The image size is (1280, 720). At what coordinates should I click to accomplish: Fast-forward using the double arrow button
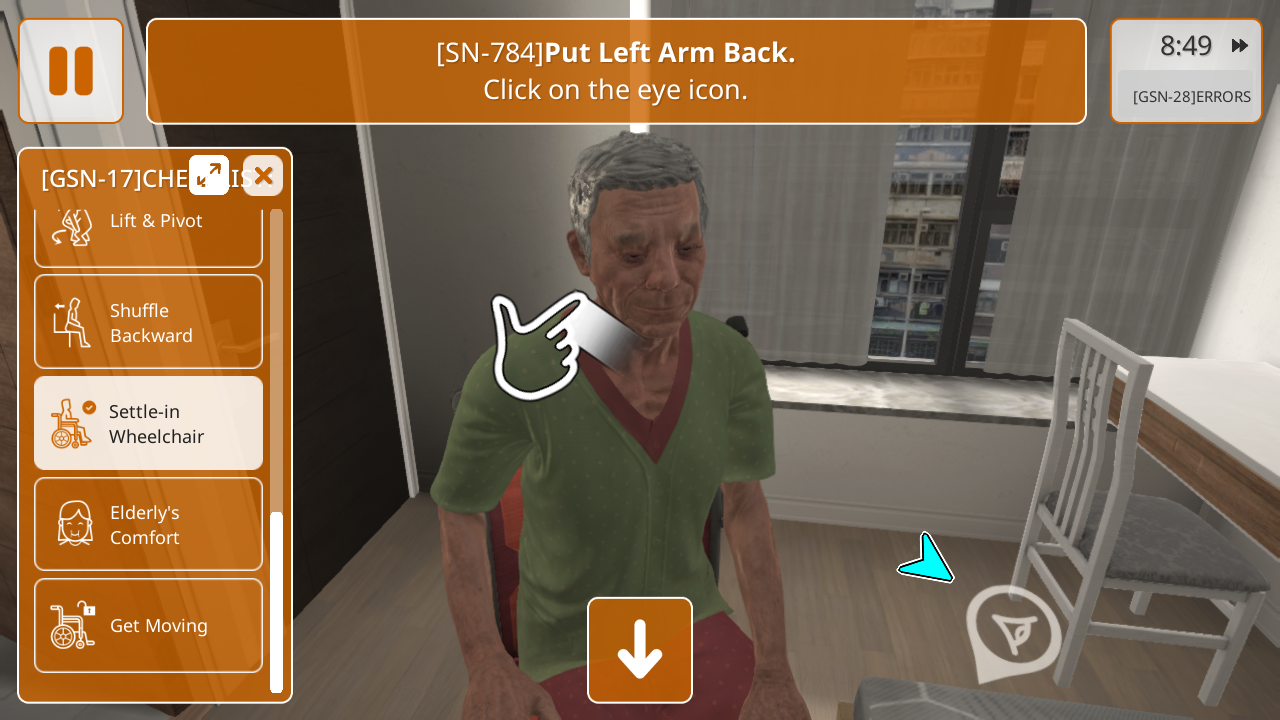1240,45
